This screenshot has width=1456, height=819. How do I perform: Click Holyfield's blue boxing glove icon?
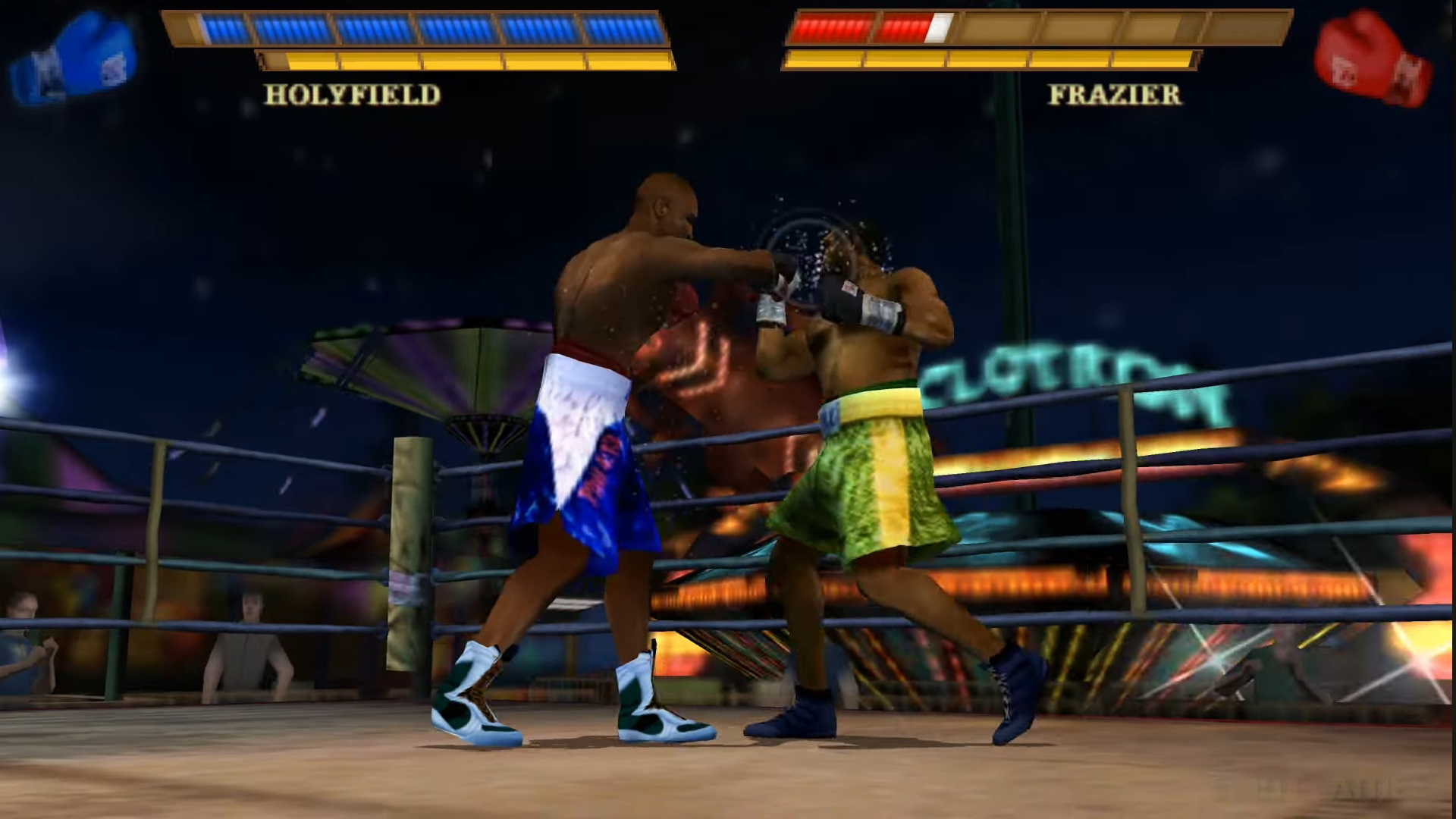tap(74, 59)
